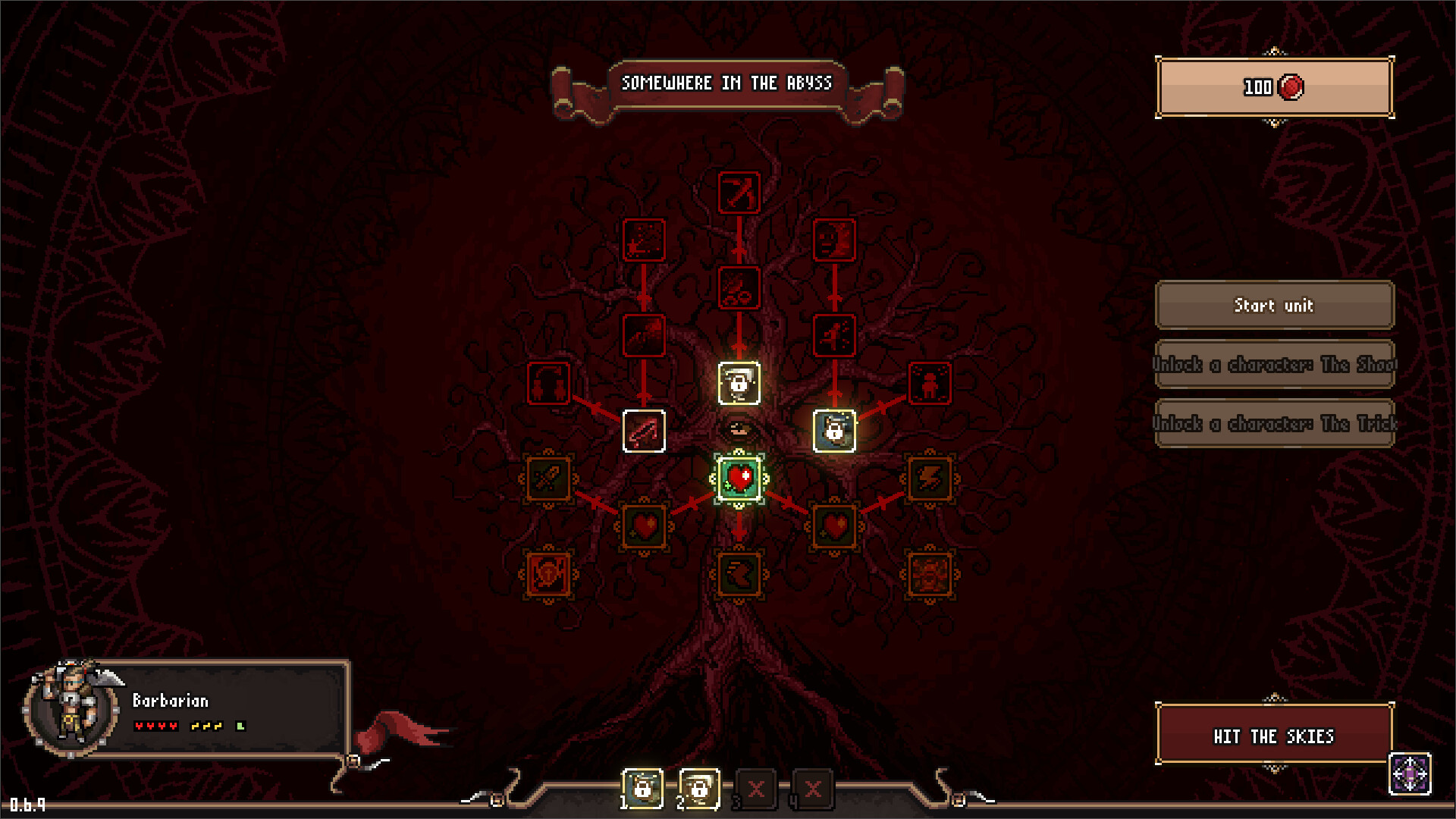This screenshot has height=819, width=1456.
Task: Click Unlock a character: The Trick
Action: click(1275, 425)
